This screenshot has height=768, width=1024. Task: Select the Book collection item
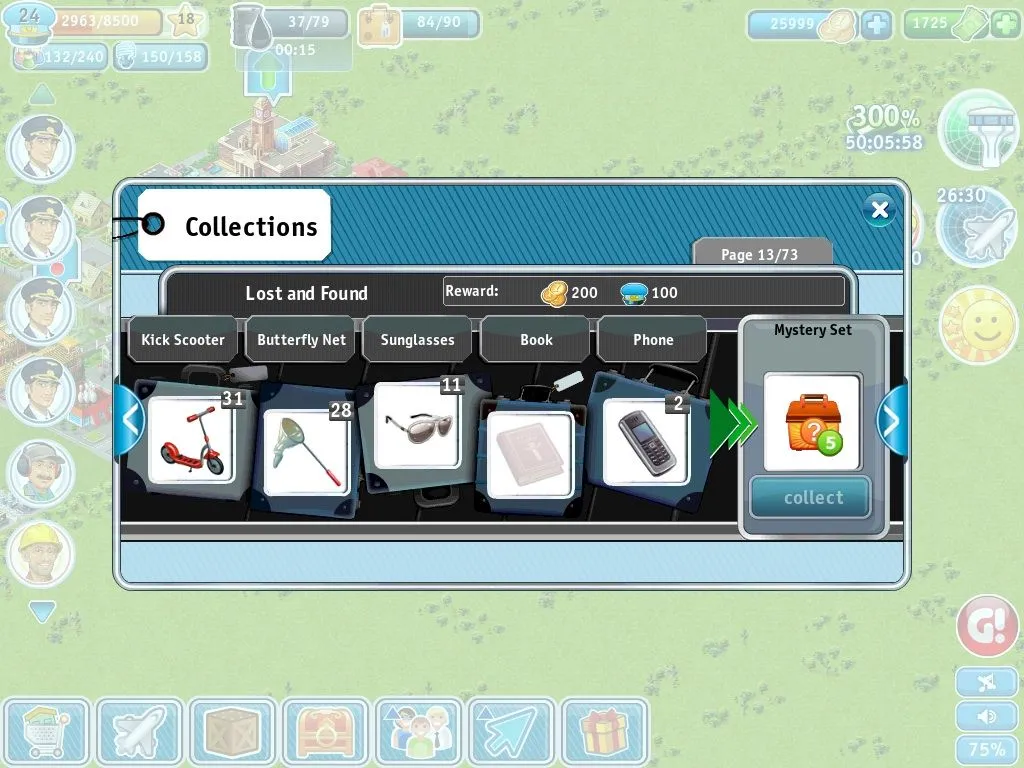[530, 452]
